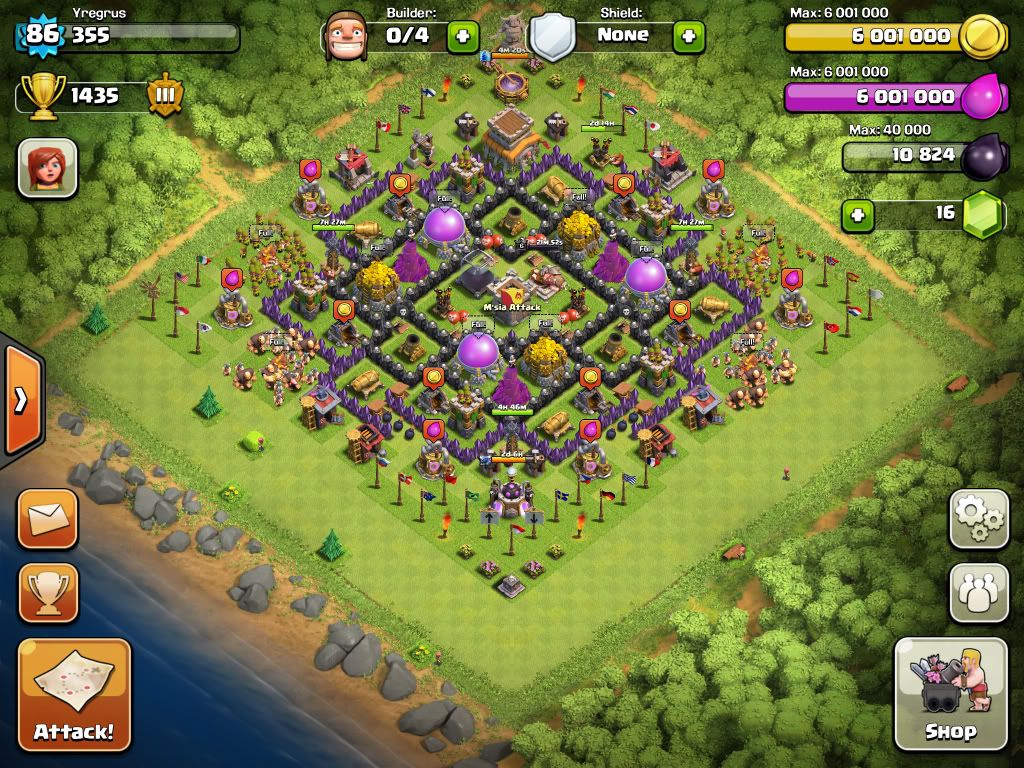Buy more gems with the plus button
The height and width of the screenshot is (768, 1024).
(857, 214)
